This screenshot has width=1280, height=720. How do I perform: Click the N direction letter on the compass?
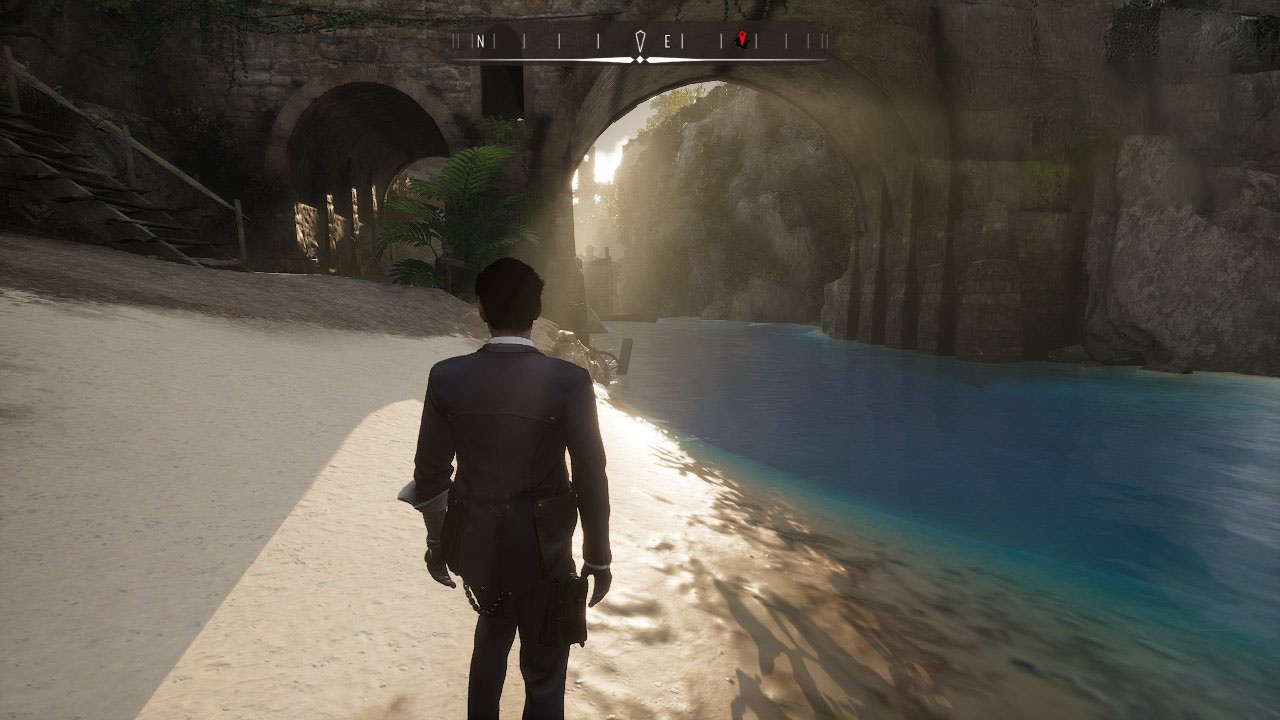point(481,41)
